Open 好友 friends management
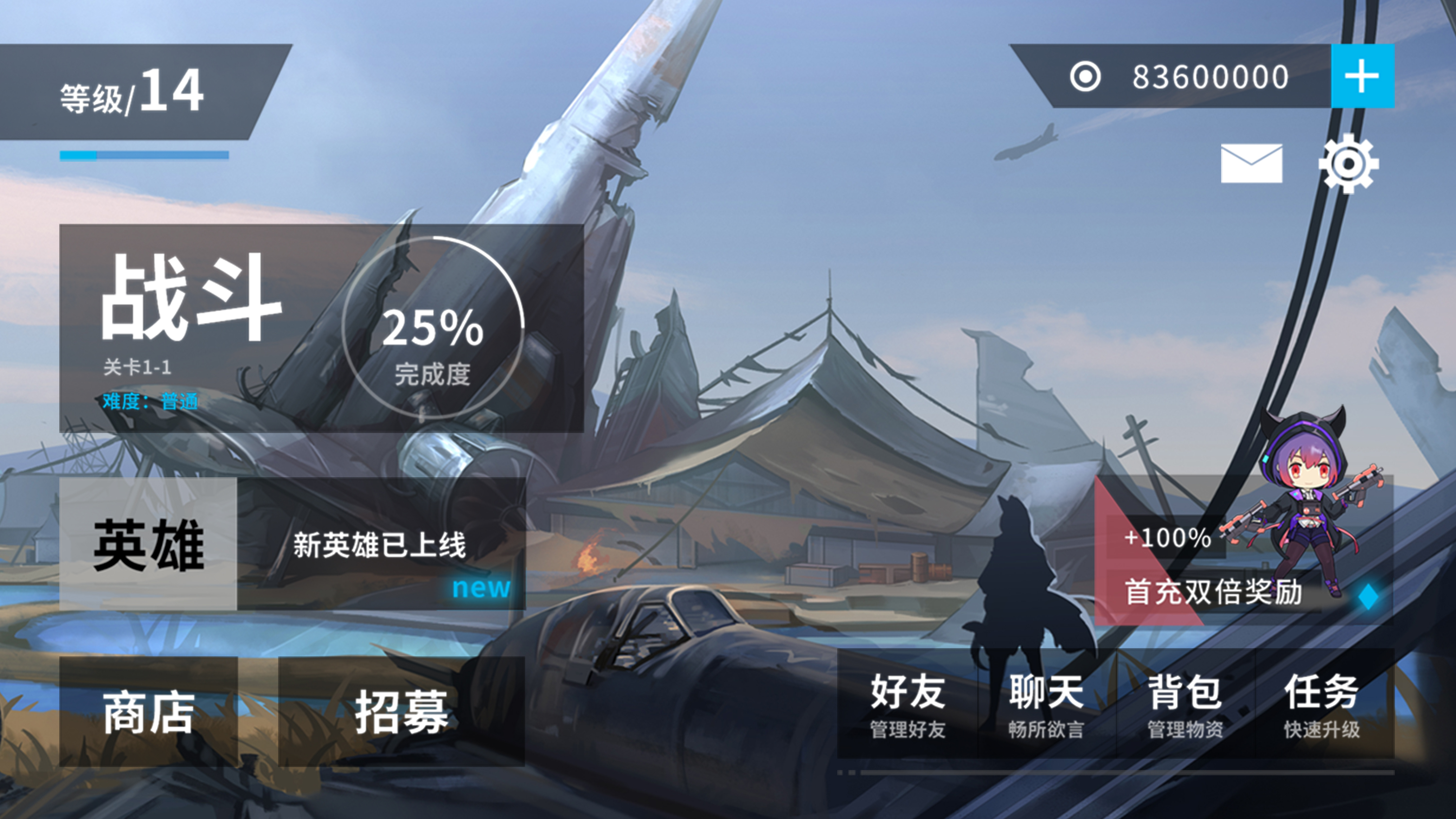The width and height of the screenshot is (1456, 819). (907, 703)
